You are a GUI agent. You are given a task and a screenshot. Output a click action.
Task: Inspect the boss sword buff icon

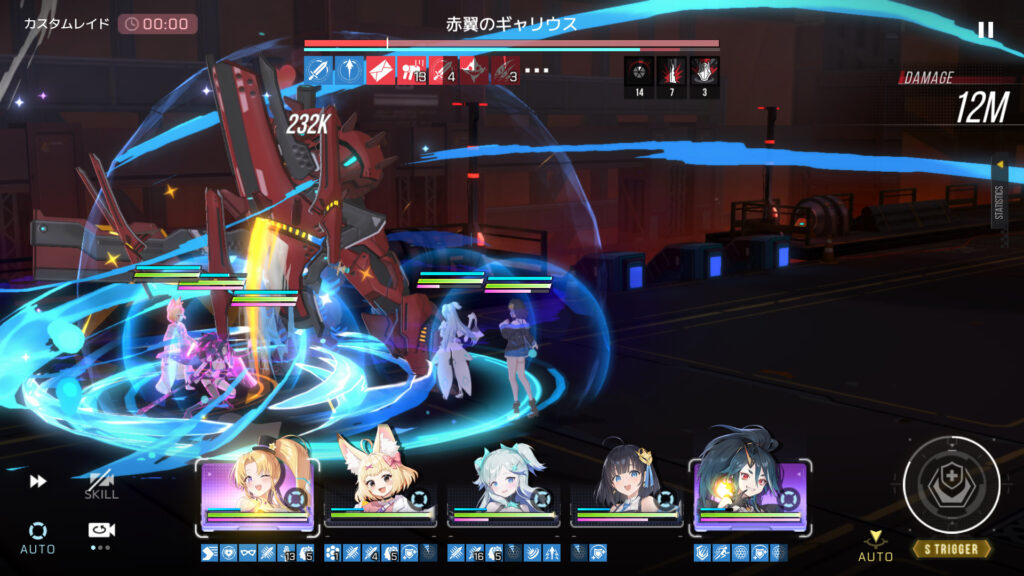tap(318, 70)
